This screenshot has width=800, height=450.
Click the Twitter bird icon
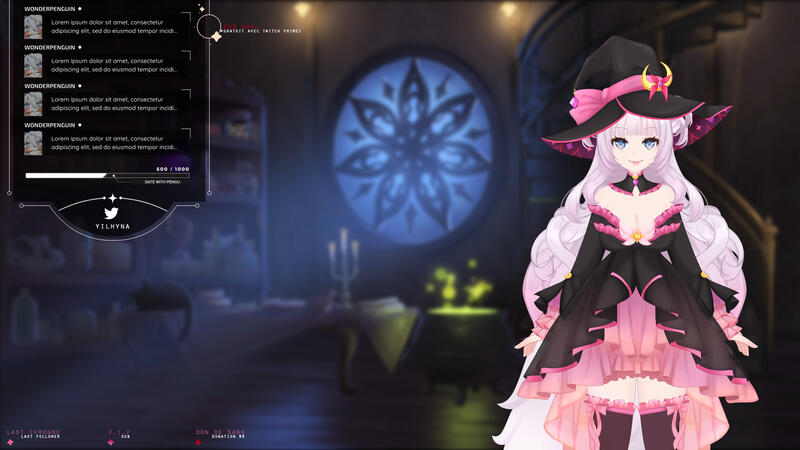(112, 212)
